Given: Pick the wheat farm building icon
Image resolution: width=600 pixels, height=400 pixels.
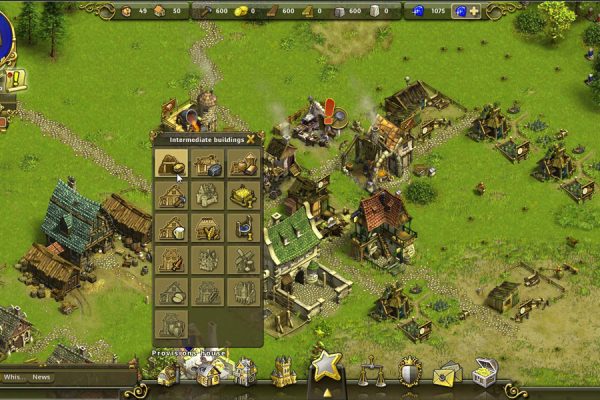Looking at the screenshot, I should pos(207,229).
